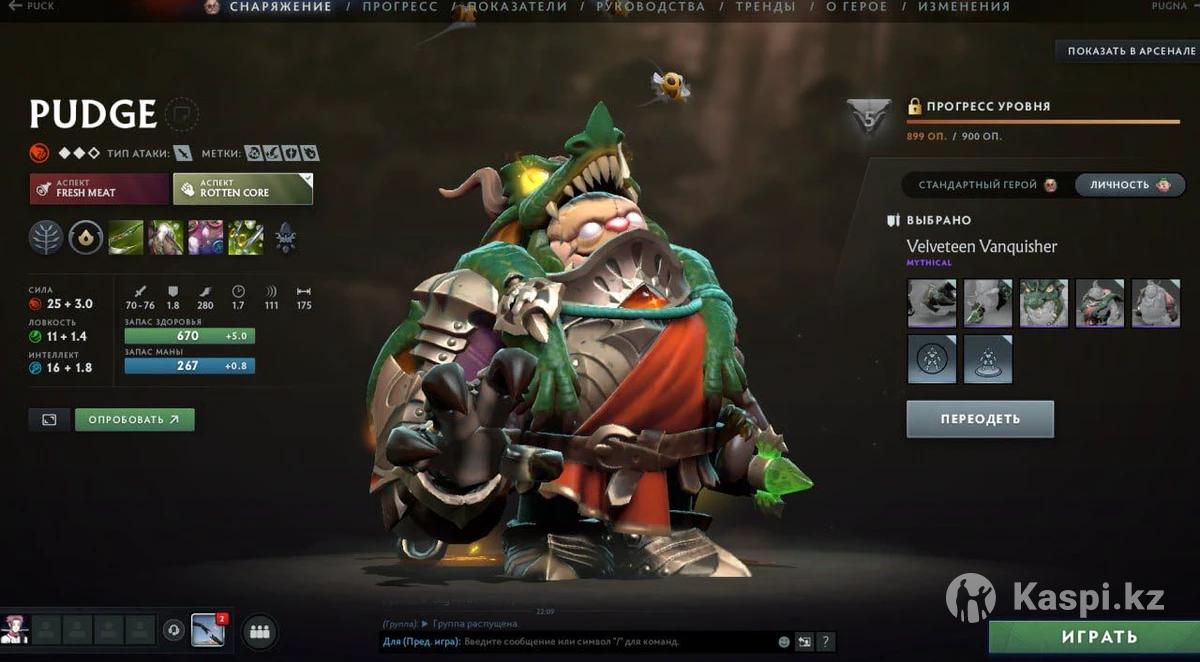Select the green dragon head item thumbnail
The height and width of the screenshot is (662, 1200).
1044,303
